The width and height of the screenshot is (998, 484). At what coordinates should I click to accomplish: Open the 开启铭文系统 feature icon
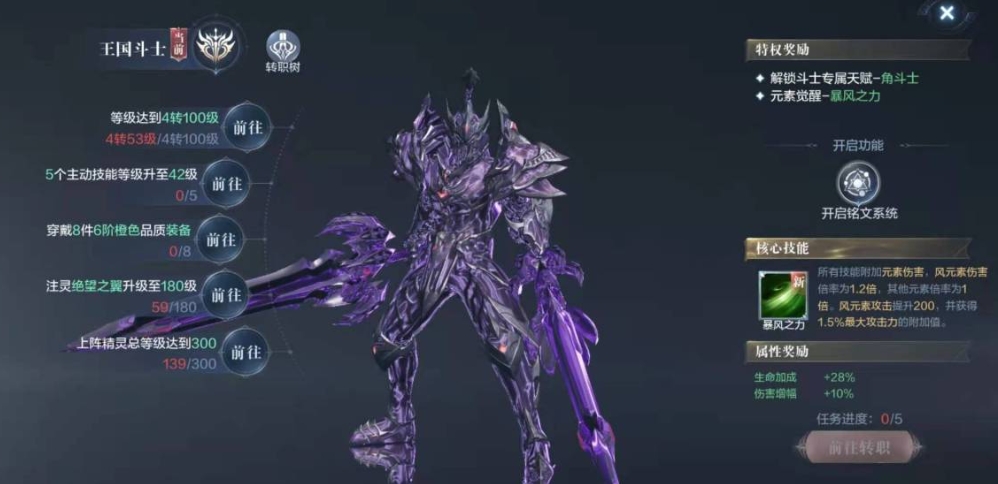coord(859,183)
